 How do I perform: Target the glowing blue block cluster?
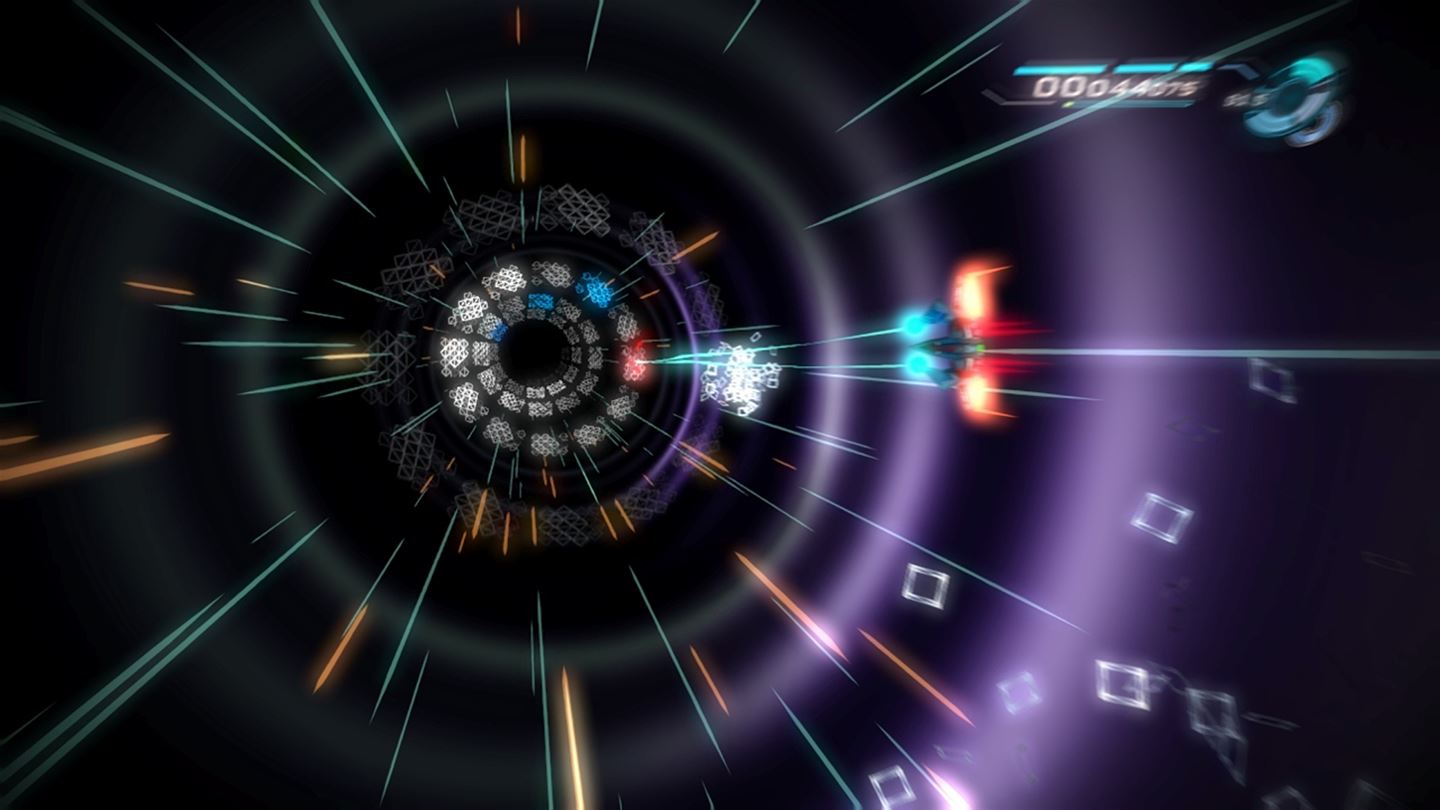pyautogui.click(x=598, y=290)
